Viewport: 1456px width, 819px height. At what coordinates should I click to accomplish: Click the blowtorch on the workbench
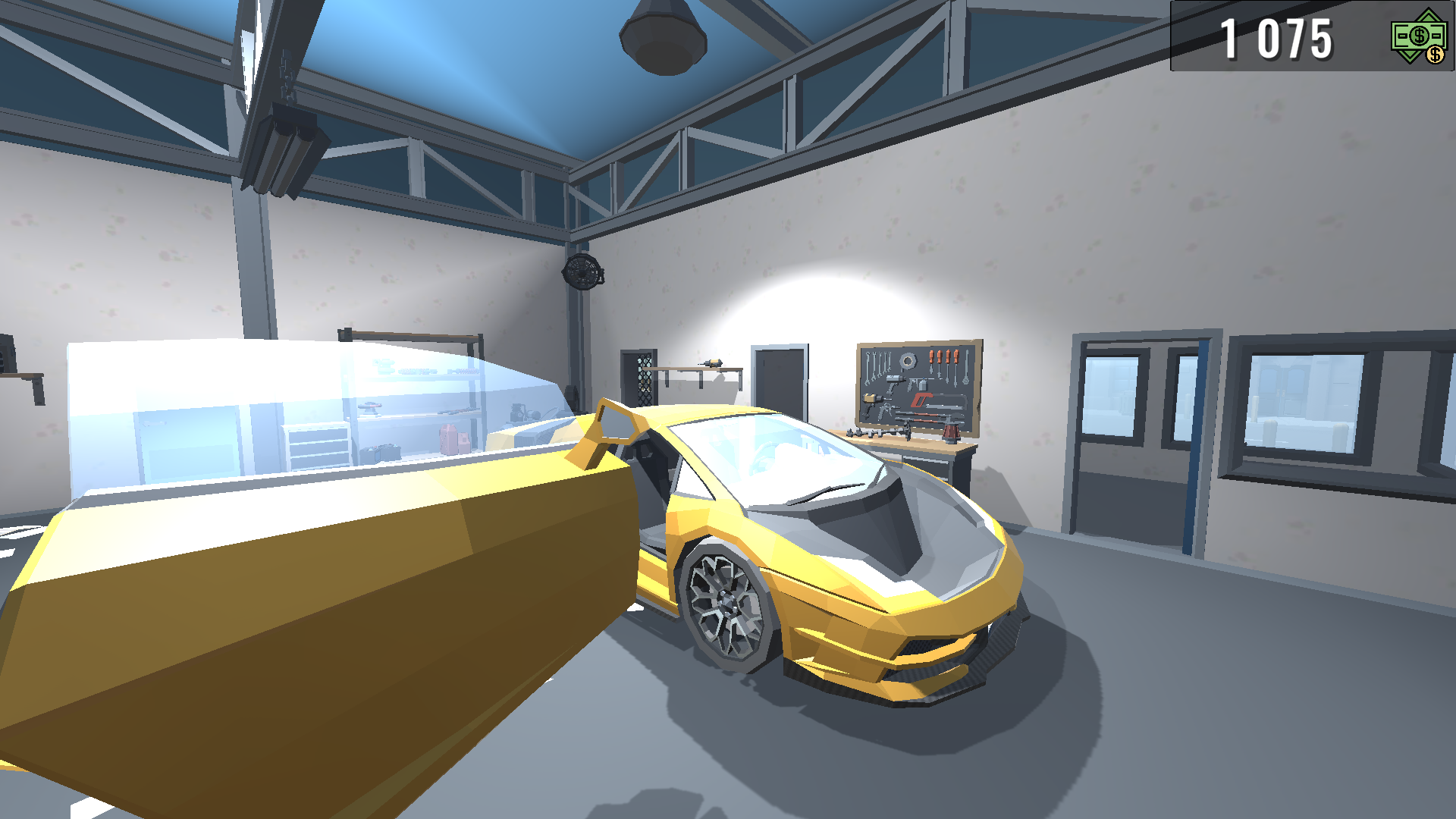(951, 431)
